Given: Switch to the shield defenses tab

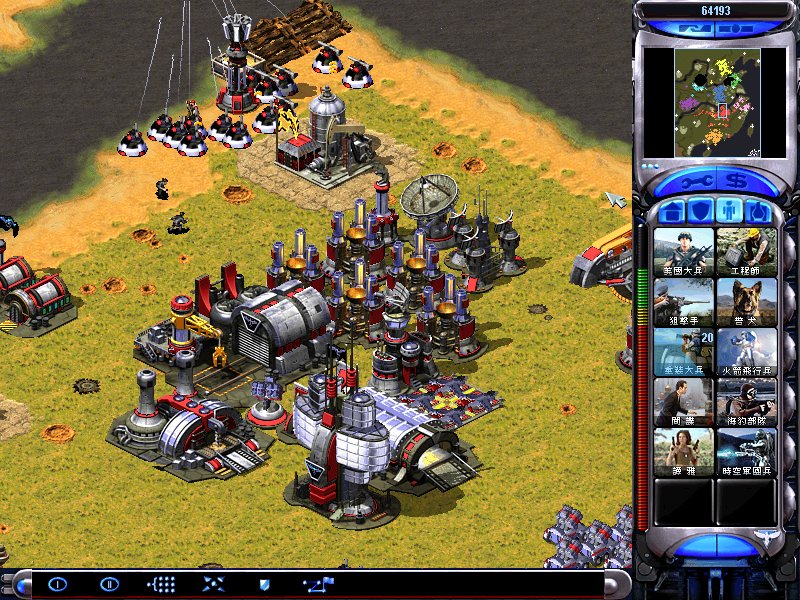Looking at the screenshot, I should 701,212.
